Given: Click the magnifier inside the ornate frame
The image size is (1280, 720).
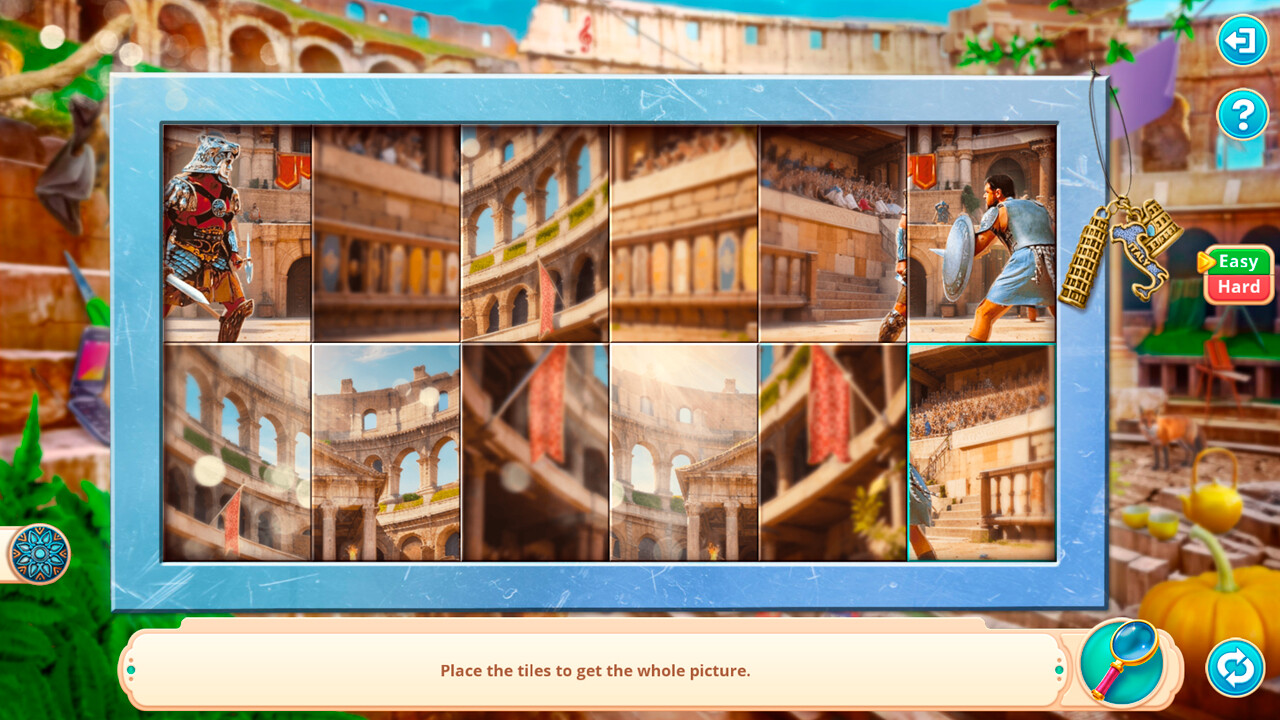Looking at the screenshot, I should point(1124,666).
